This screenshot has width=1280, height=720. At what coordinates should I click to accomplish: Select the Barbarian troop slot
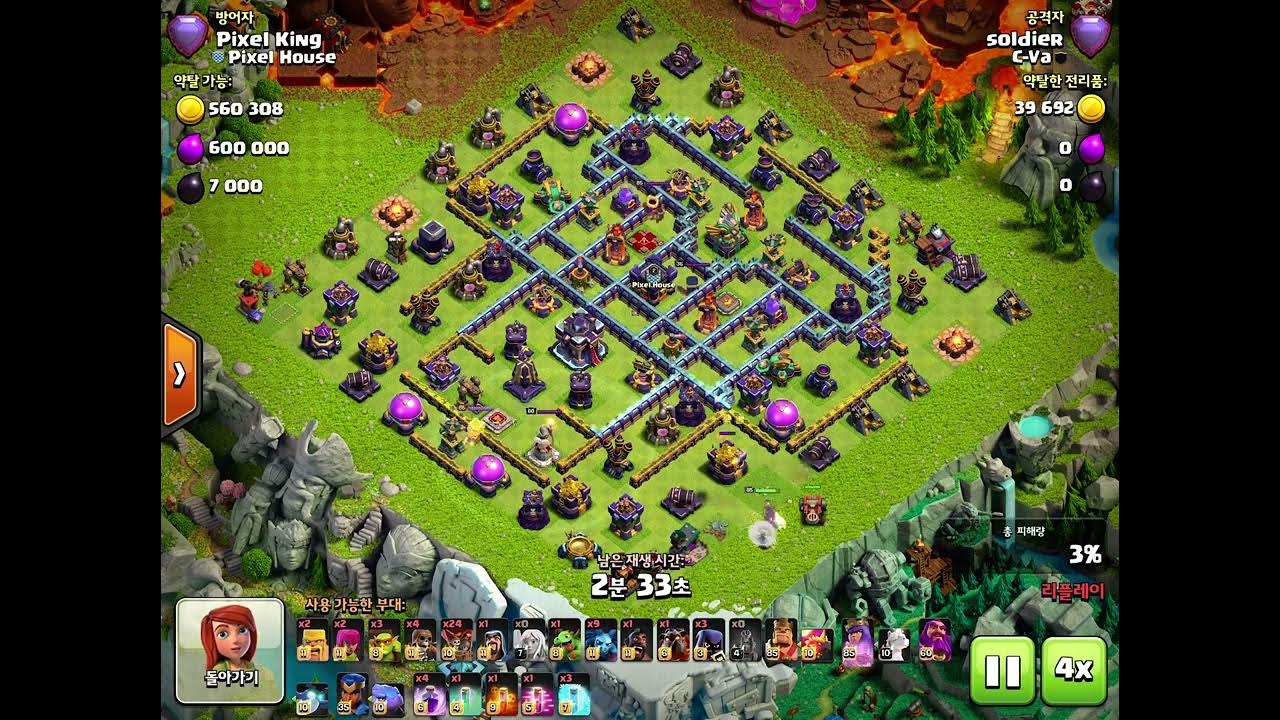point(312,641)
